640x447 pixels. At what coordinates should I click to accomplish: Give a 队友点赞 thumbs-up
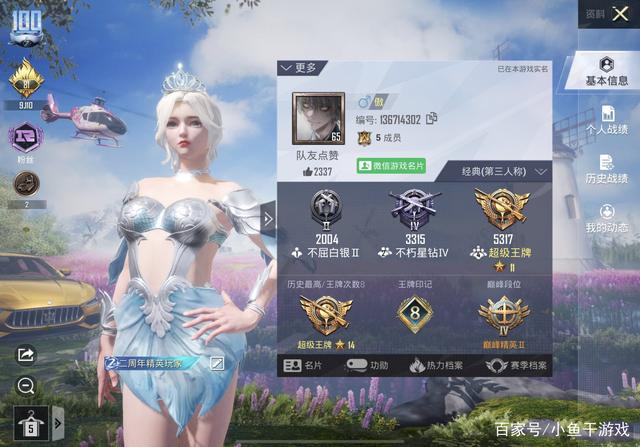(x=317, y=172)
